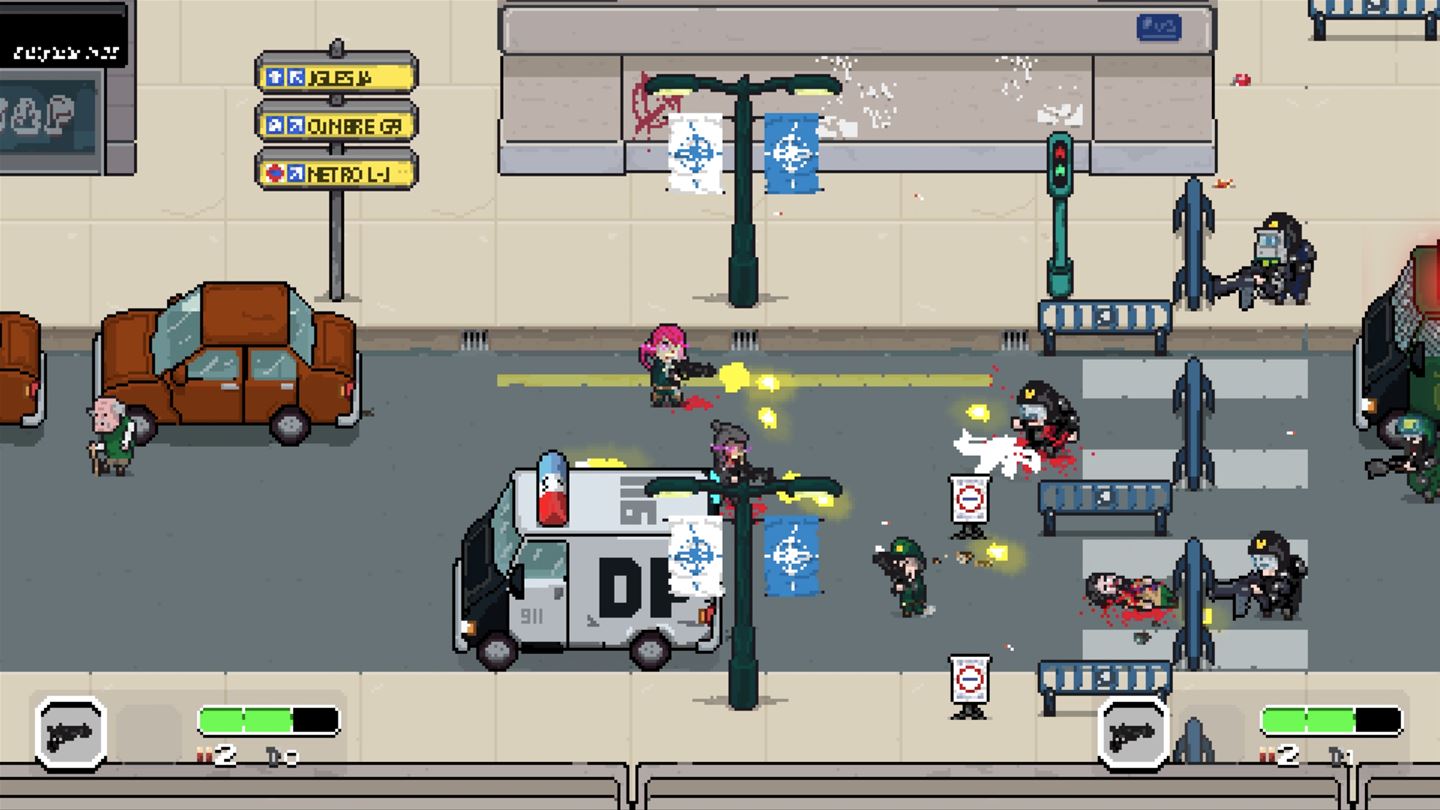Select the pistol weapon icon in the left HUD
1440x810 pixels.
pos(70,735)
